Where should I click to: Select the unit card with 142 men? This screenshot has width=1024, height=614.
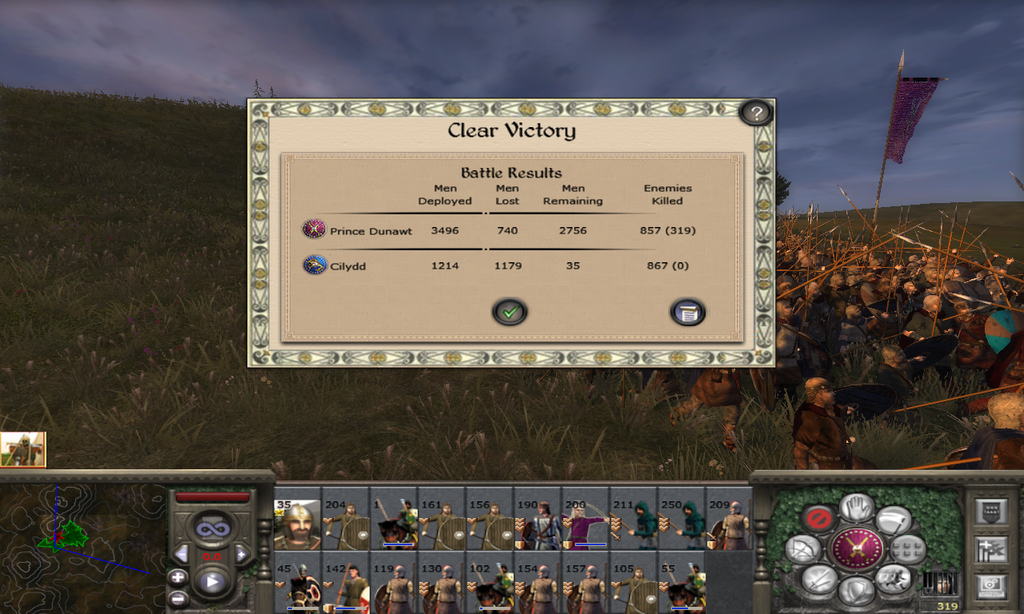[346, 586]
